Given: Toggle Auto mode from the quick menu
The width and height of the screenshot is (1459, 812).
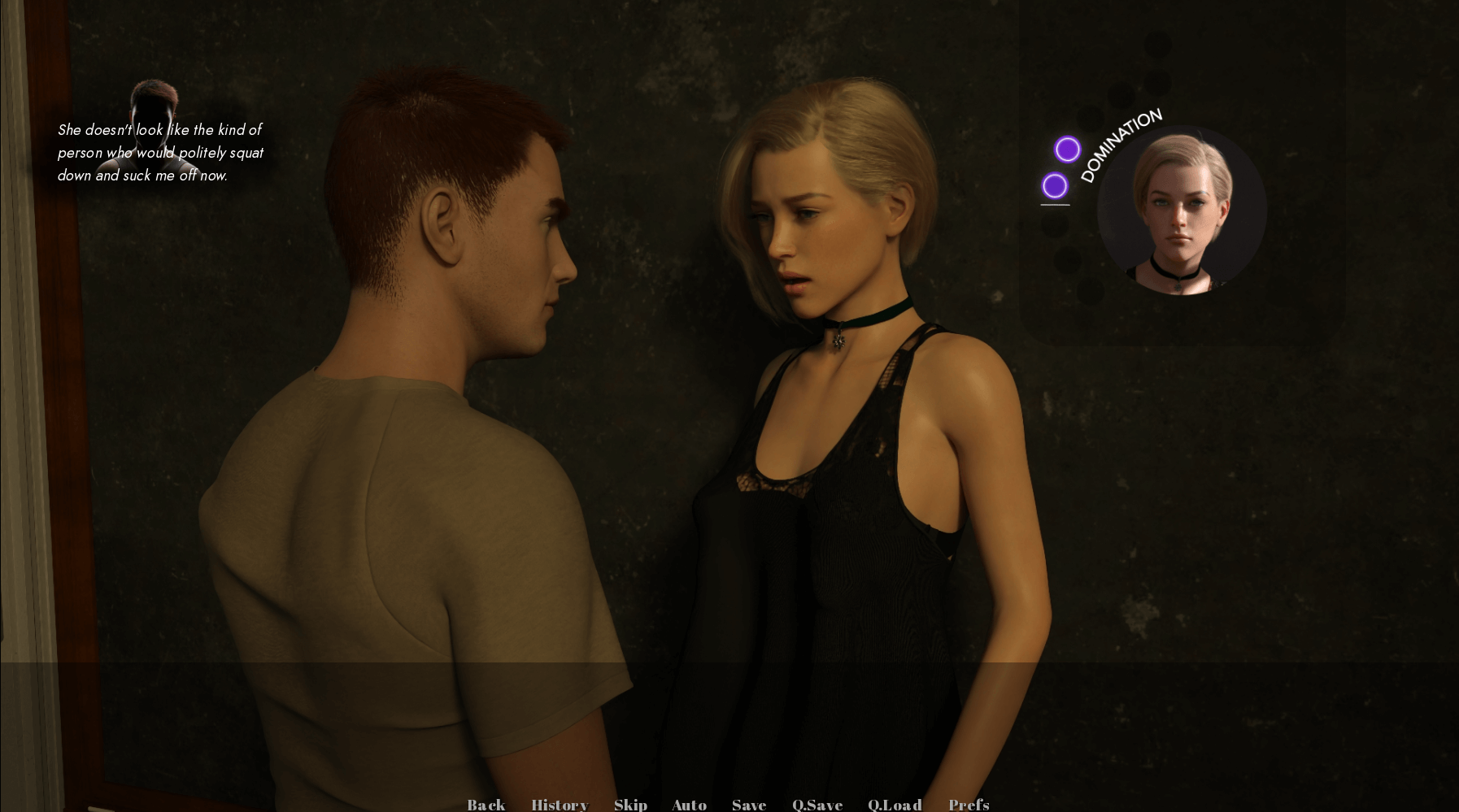Looking at the screenshot, I should tap(688, 804).
